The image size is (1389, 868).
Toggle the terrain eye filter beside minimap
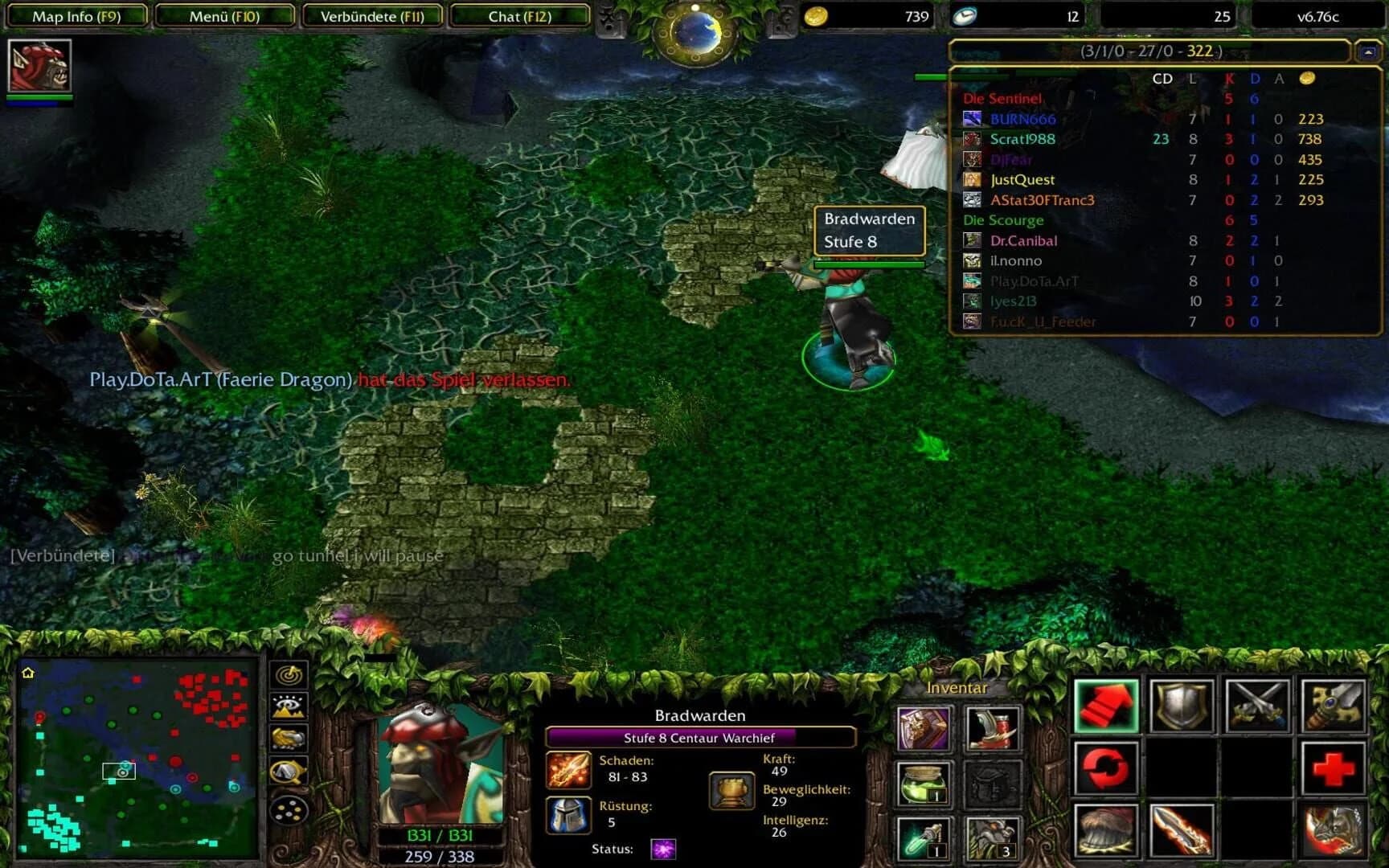click(x=289, y=705)
